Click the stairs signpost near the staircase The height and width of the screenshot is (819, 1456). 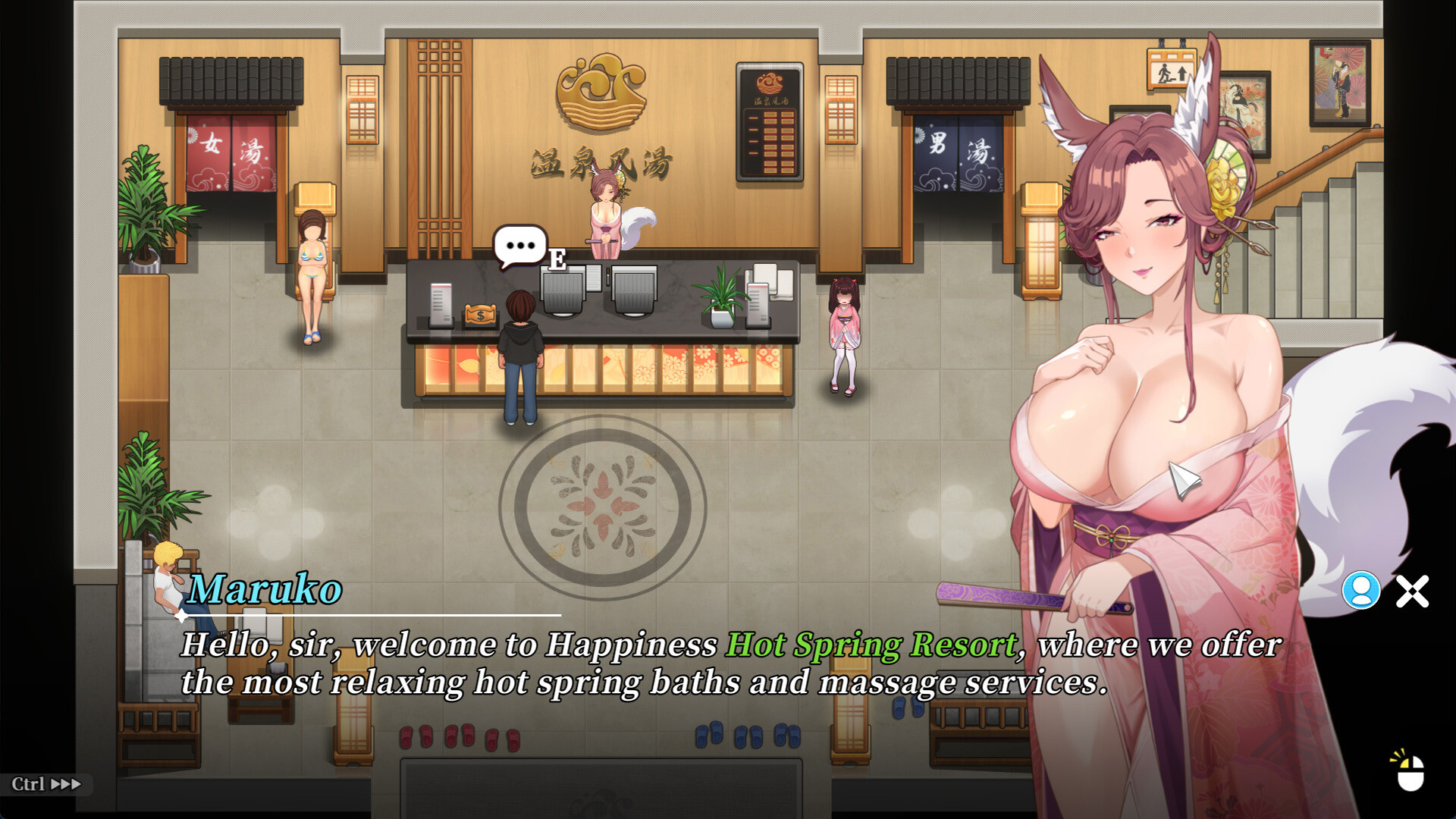[x=1172, y=68]
